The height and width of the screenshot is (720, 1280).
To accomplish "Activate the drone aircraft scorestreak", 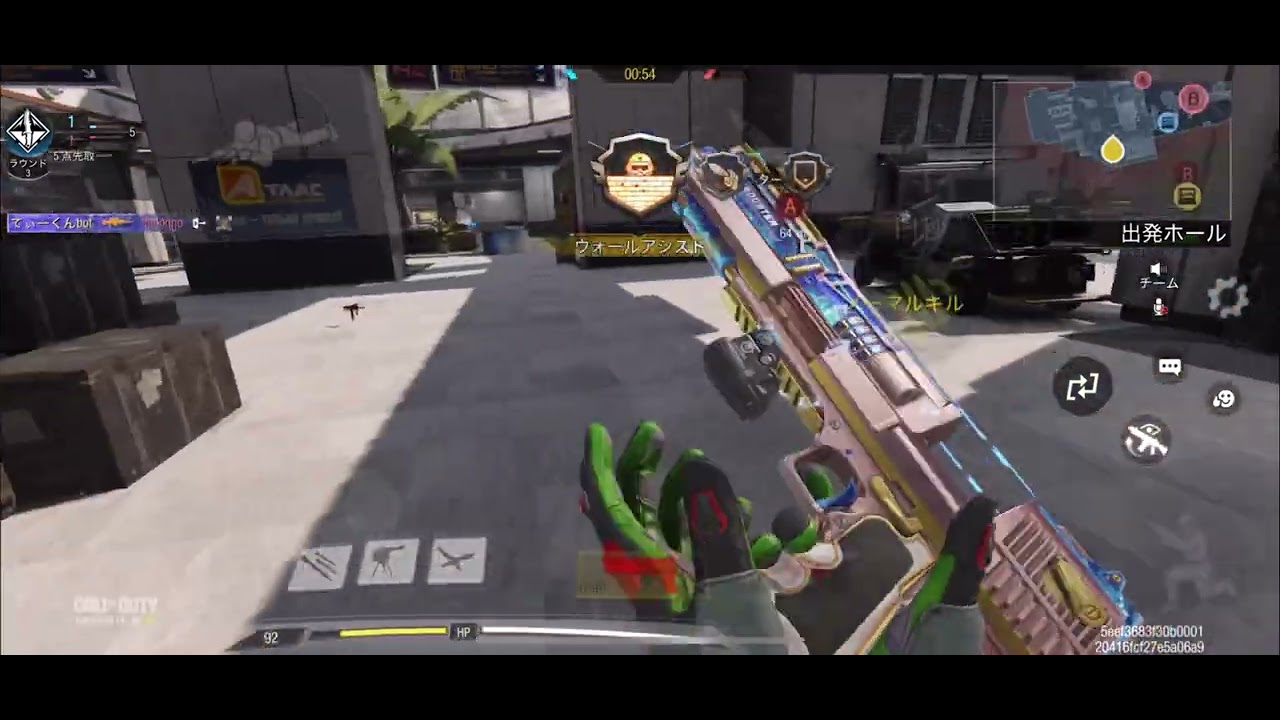I will click(457, 560).
